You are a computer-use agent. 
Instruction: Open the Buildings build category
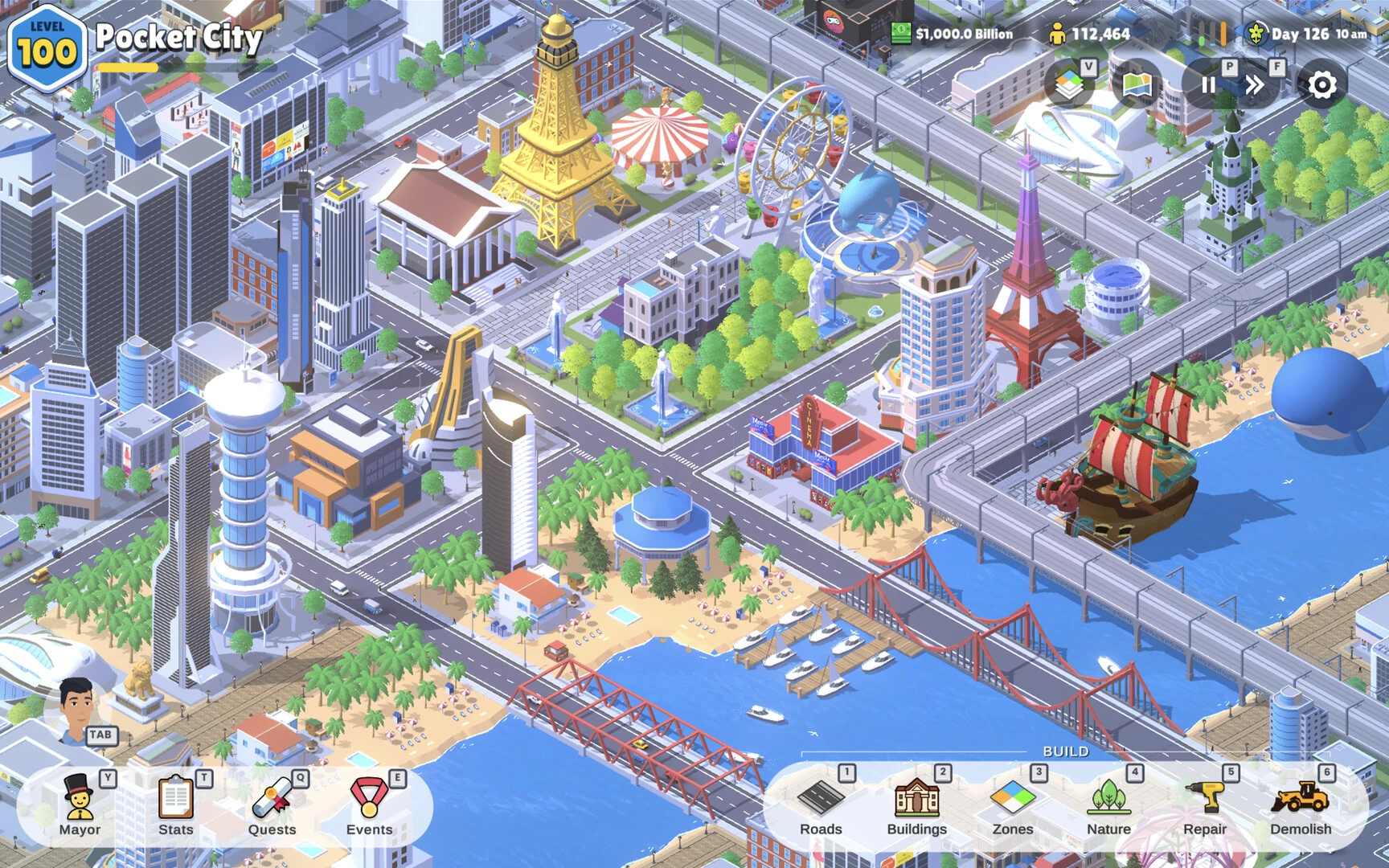tap(916, 805)
